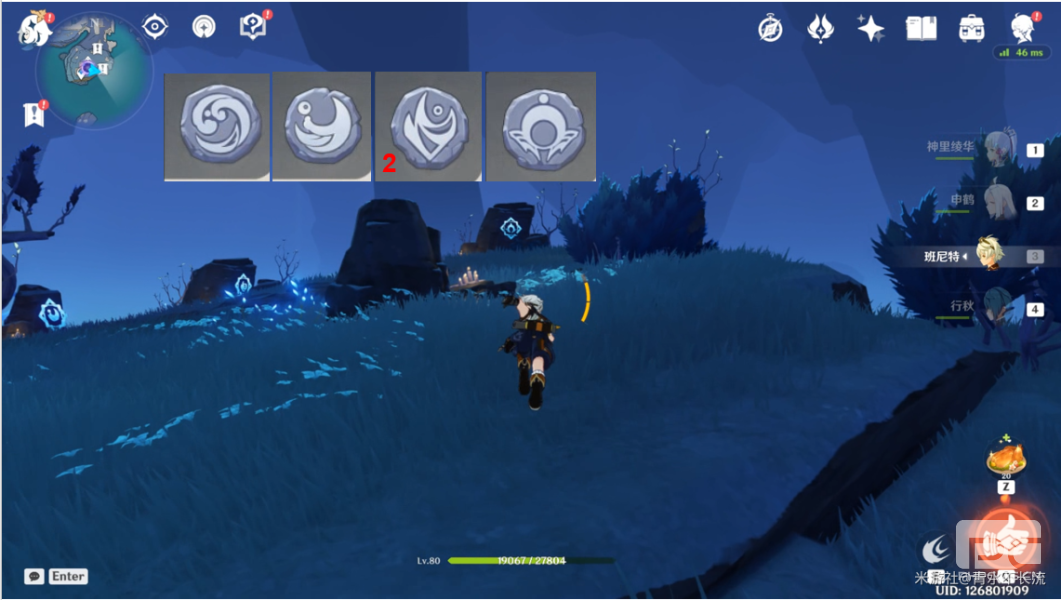The width and height of the screenshot is (1061, 600).
Task: Open the quest list bookmark icon
Action: pyautogui.click(x=34, y=114)
